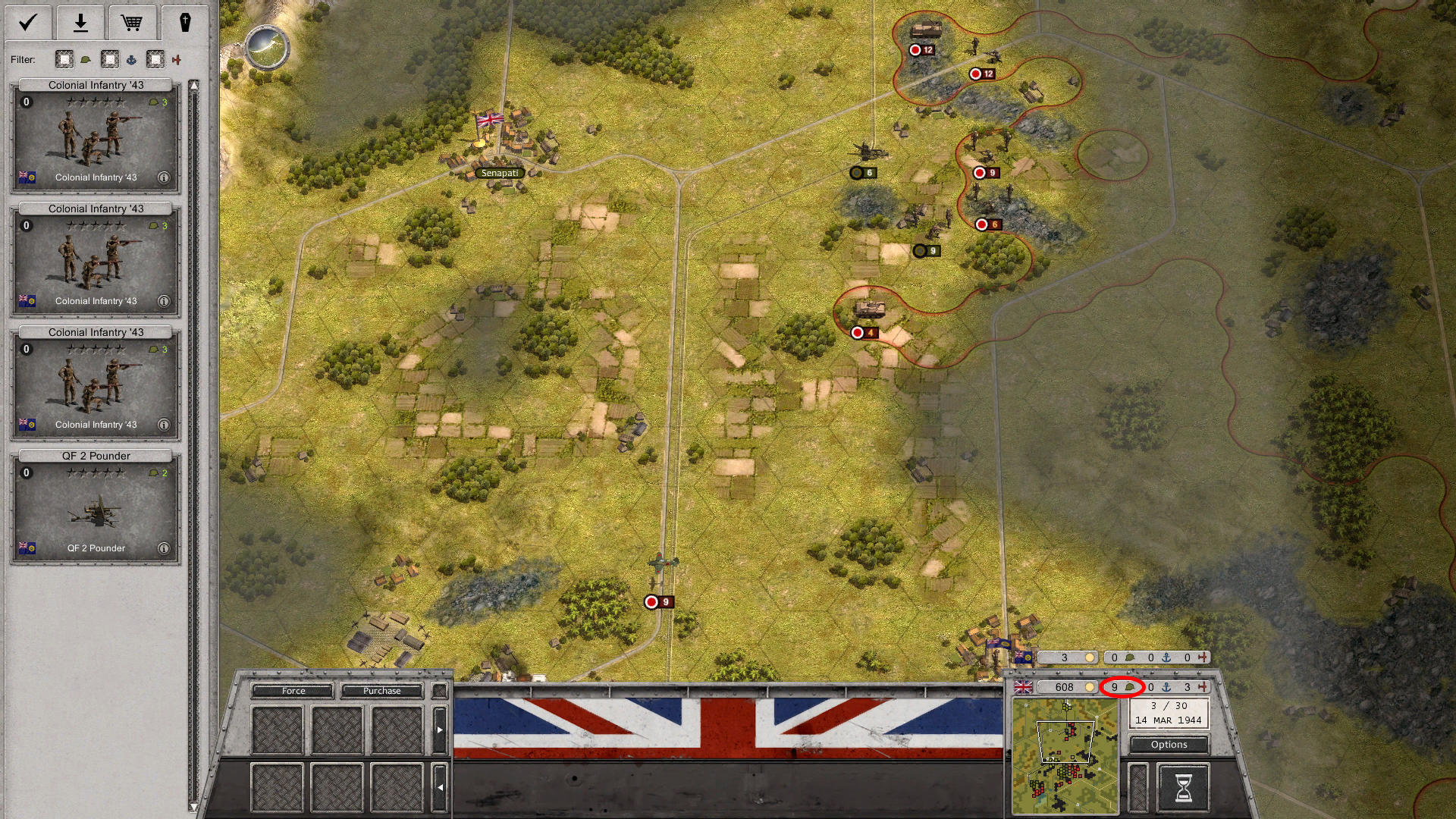Enable the aircraft filter checkbox
Image resolution: width=1456 pixels, height=819 pixels.
click(x=155, y=59)
